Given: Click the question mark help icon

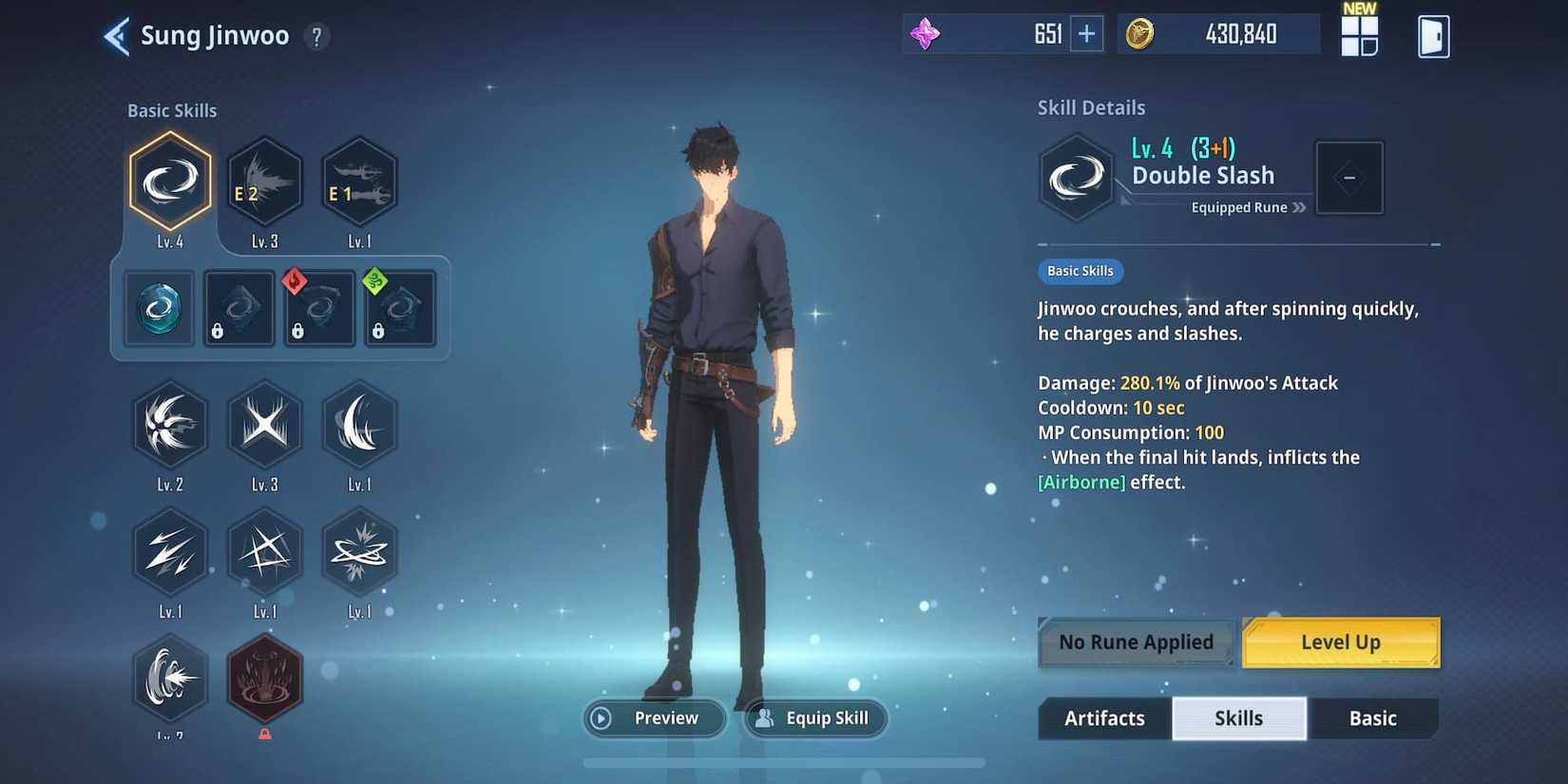Looking at the screenshot, I should 316,36.
